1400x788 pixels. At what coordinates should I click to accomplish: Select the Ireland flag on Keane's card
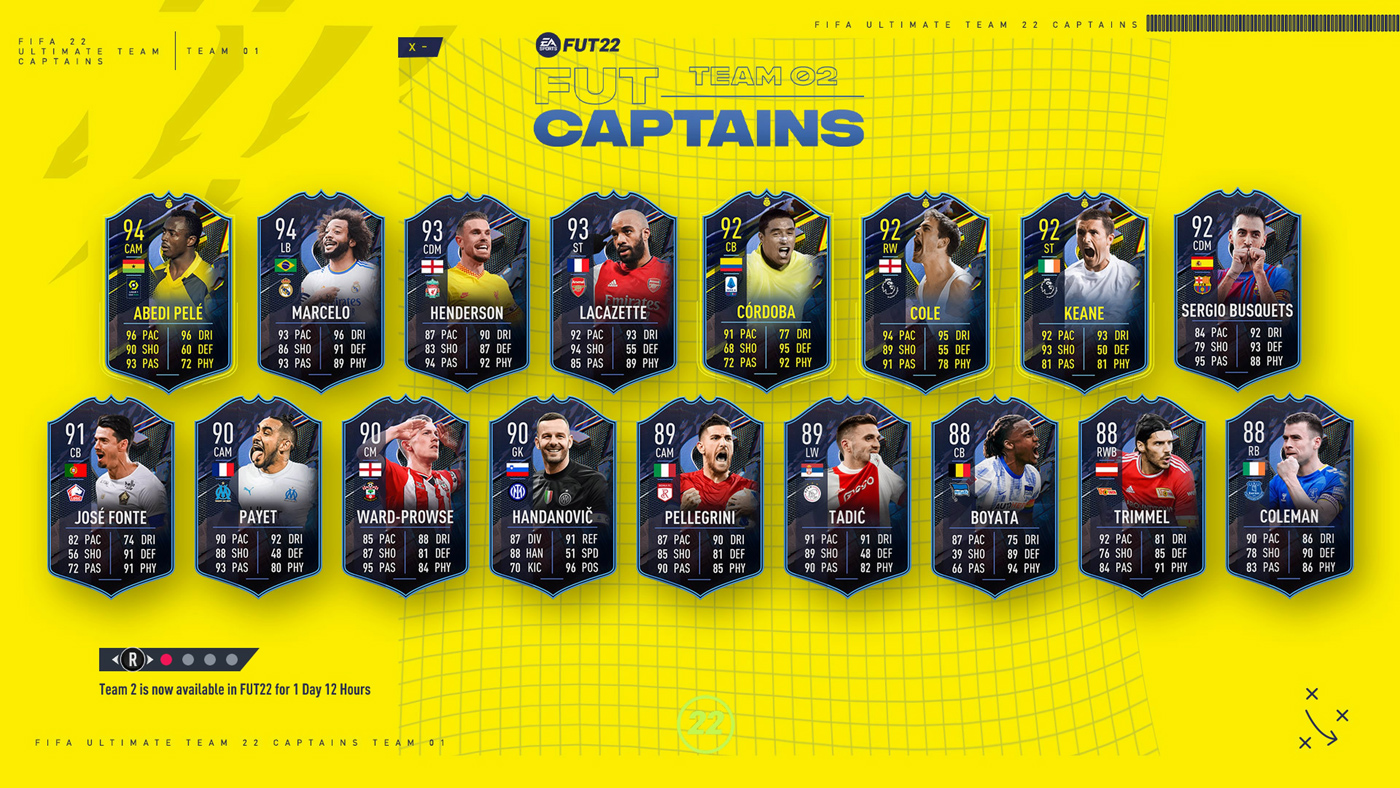pos(1048,267)
